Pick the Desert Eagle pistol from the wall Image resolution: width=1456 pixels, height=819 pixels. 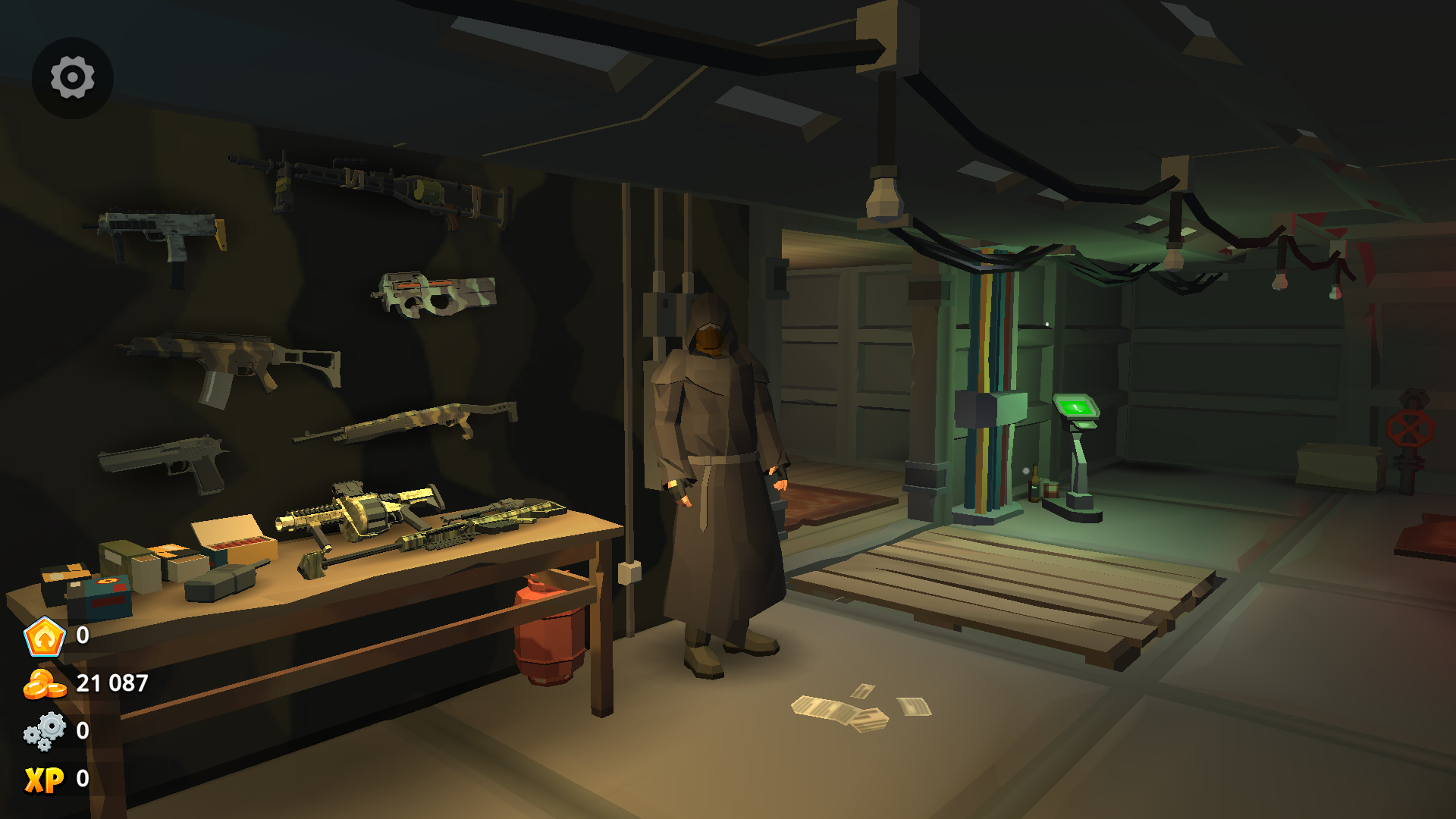click(163, 463)
